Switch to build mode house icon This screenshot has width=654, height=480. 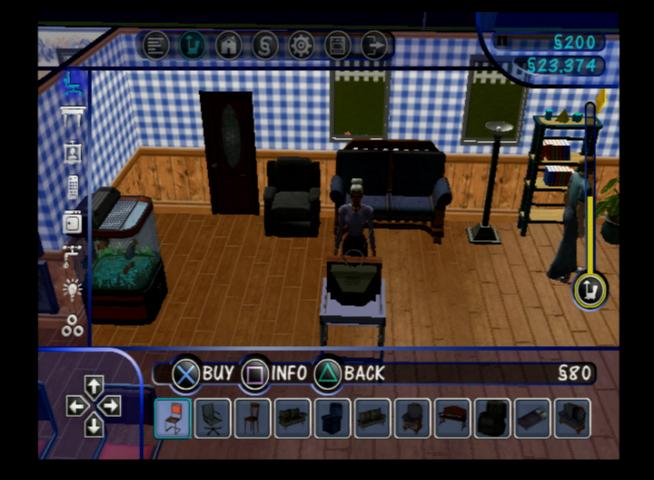[228, 45]
